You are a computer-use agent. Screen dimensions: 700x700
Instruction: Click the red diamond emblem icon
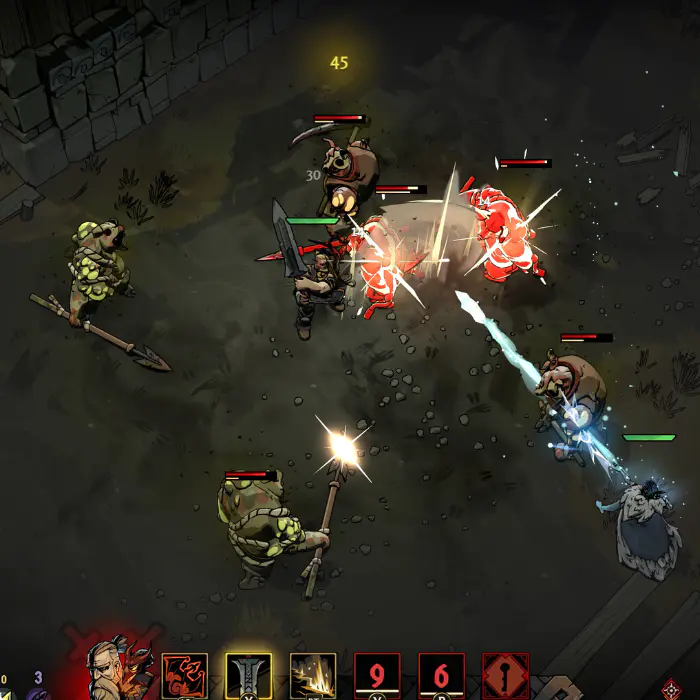coord(672,690)
